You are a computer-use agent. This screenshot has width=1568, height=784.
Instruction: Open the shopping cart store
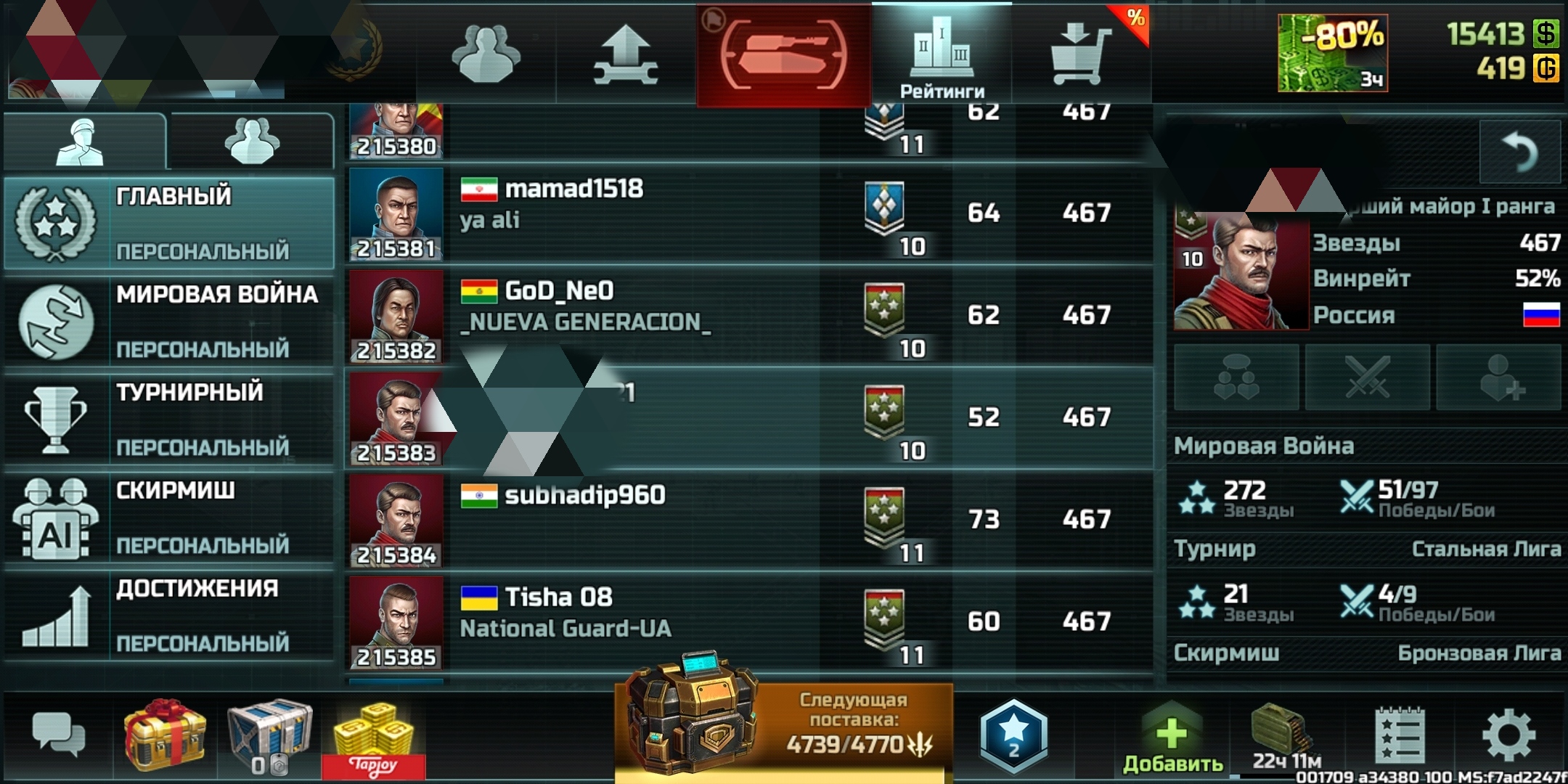(1079, 54)
